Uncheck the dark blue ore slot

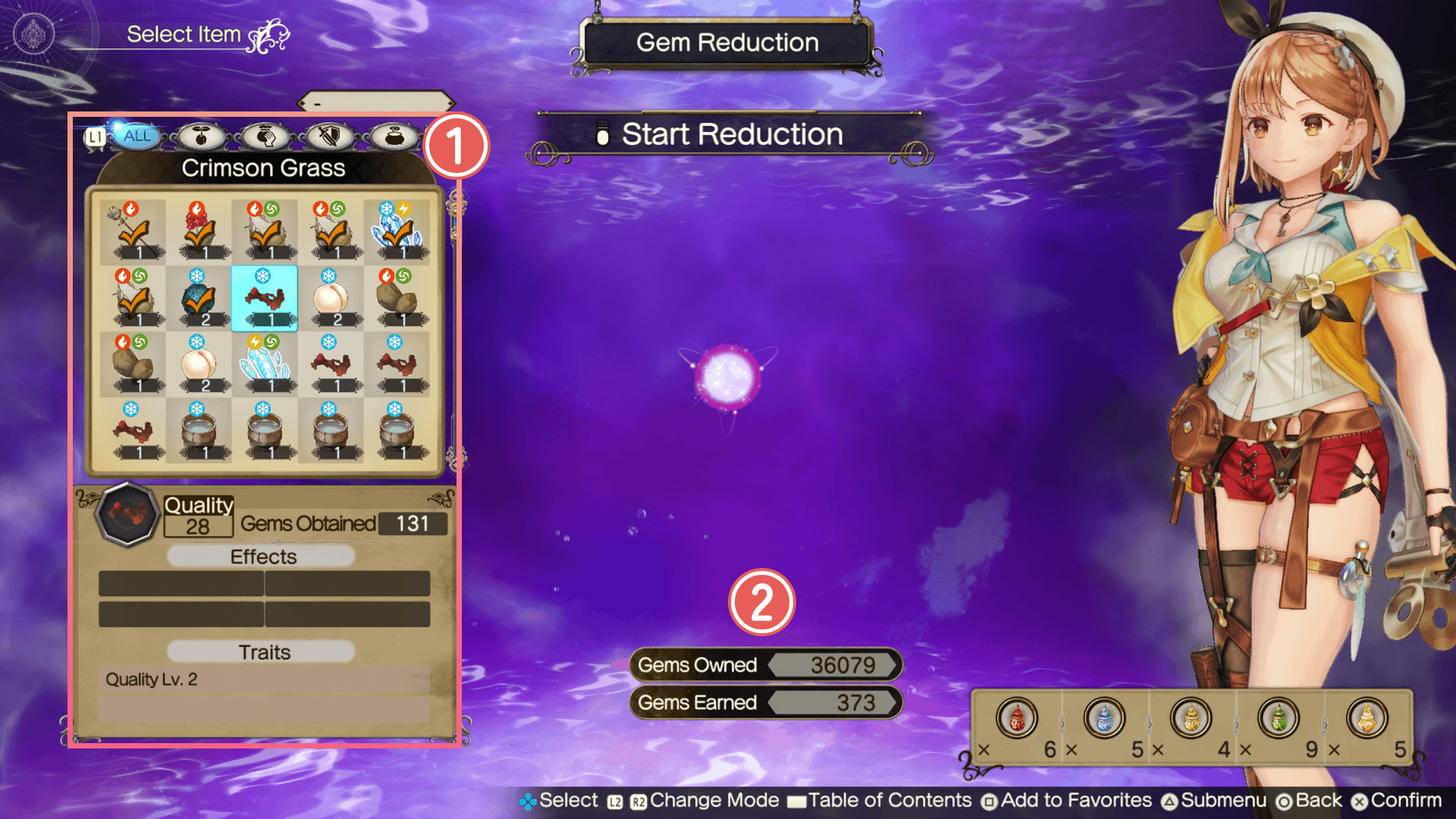point(199,299)
